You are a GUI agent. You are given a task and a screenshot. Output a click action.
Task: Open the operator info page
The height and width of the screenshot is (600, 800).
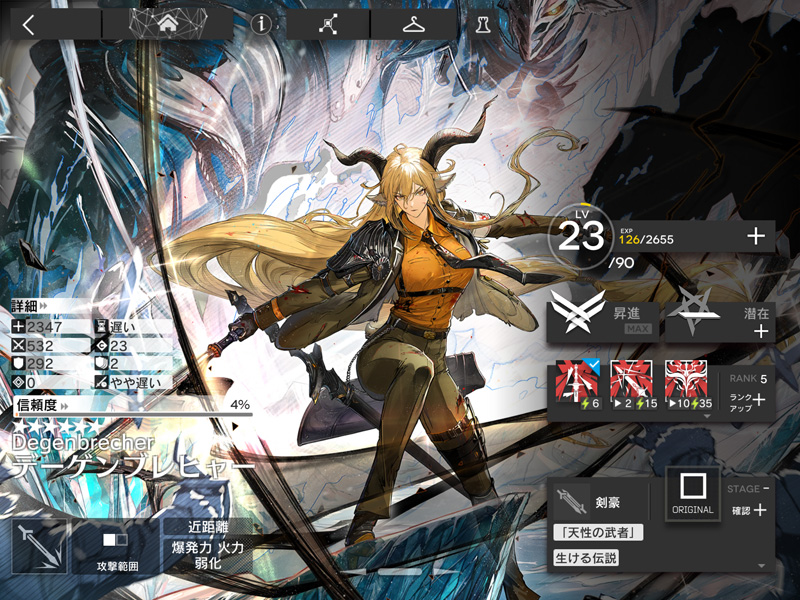tap(262, 25)
